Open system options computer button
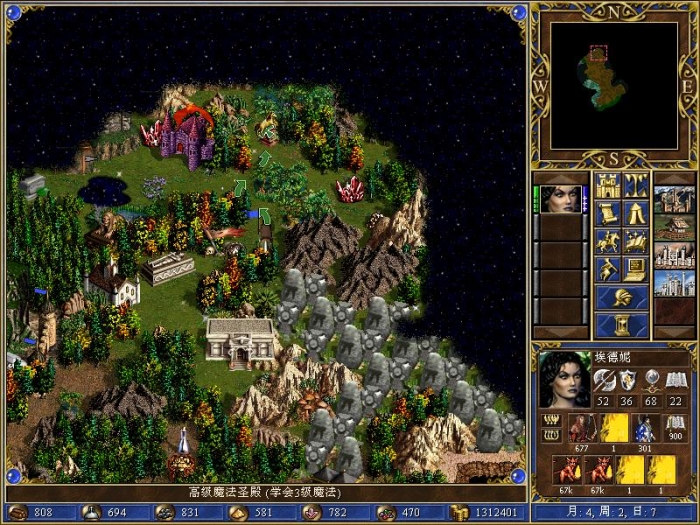This screenshot has height=525, width=700. click(635, 269)
